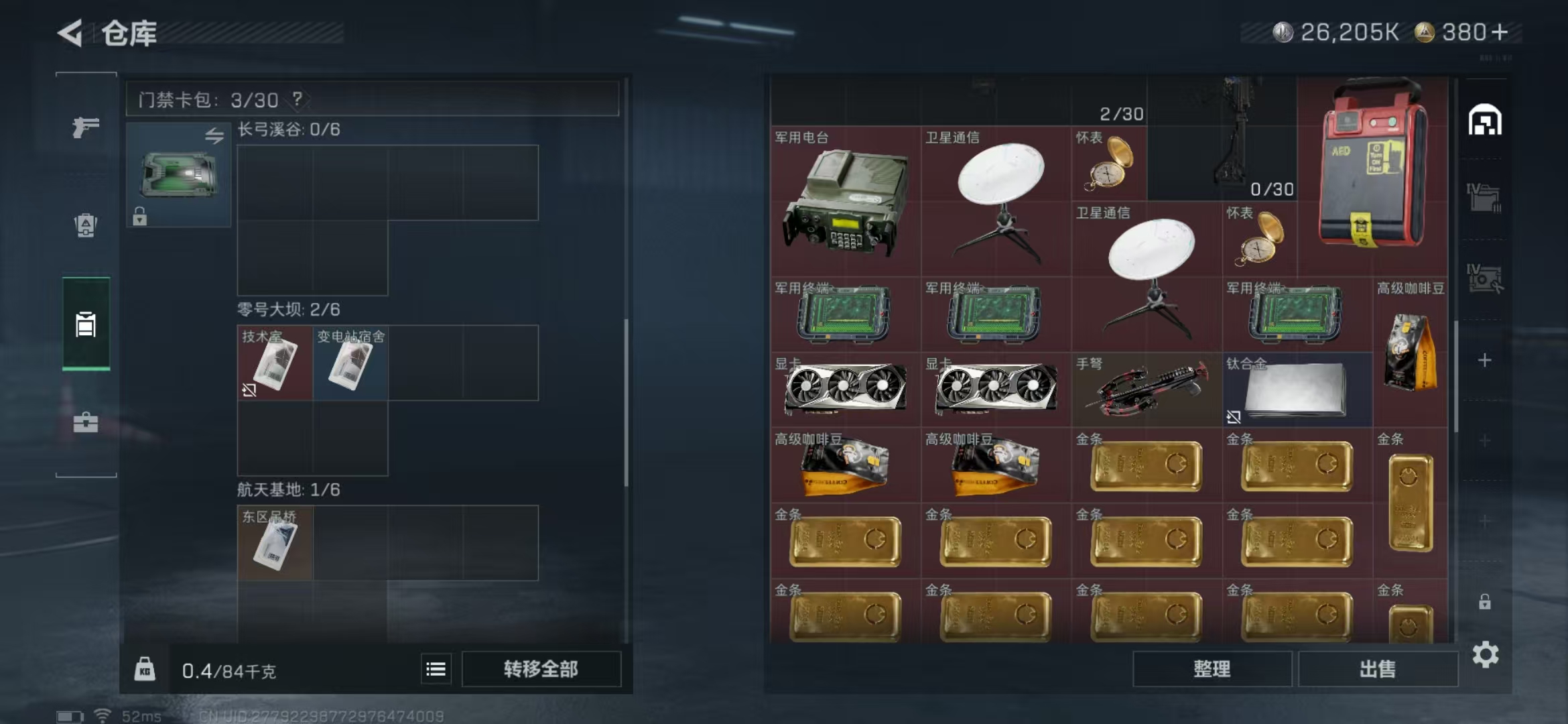This screenshot has height=724, width=1568.
Task: Click the green access card holder case
Action: [x=179, y=175]
